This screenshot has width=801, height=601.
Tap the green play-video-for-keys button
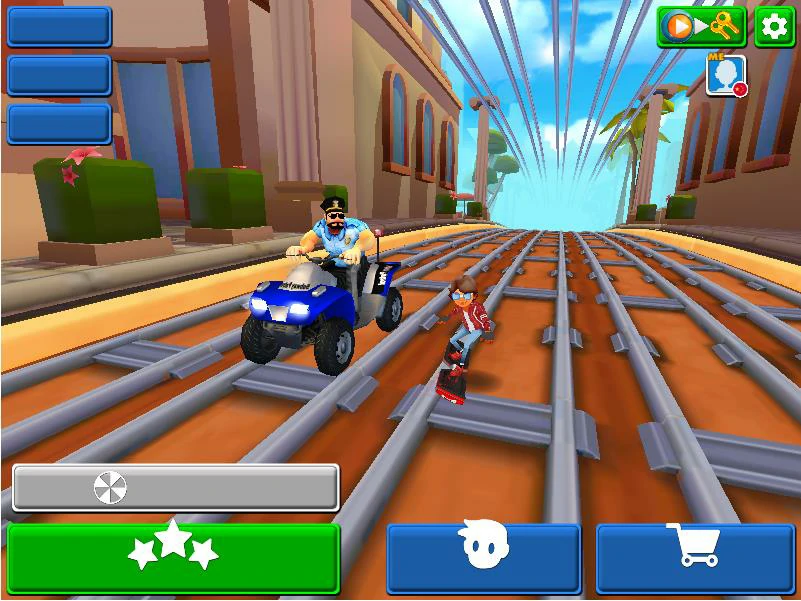701,27
